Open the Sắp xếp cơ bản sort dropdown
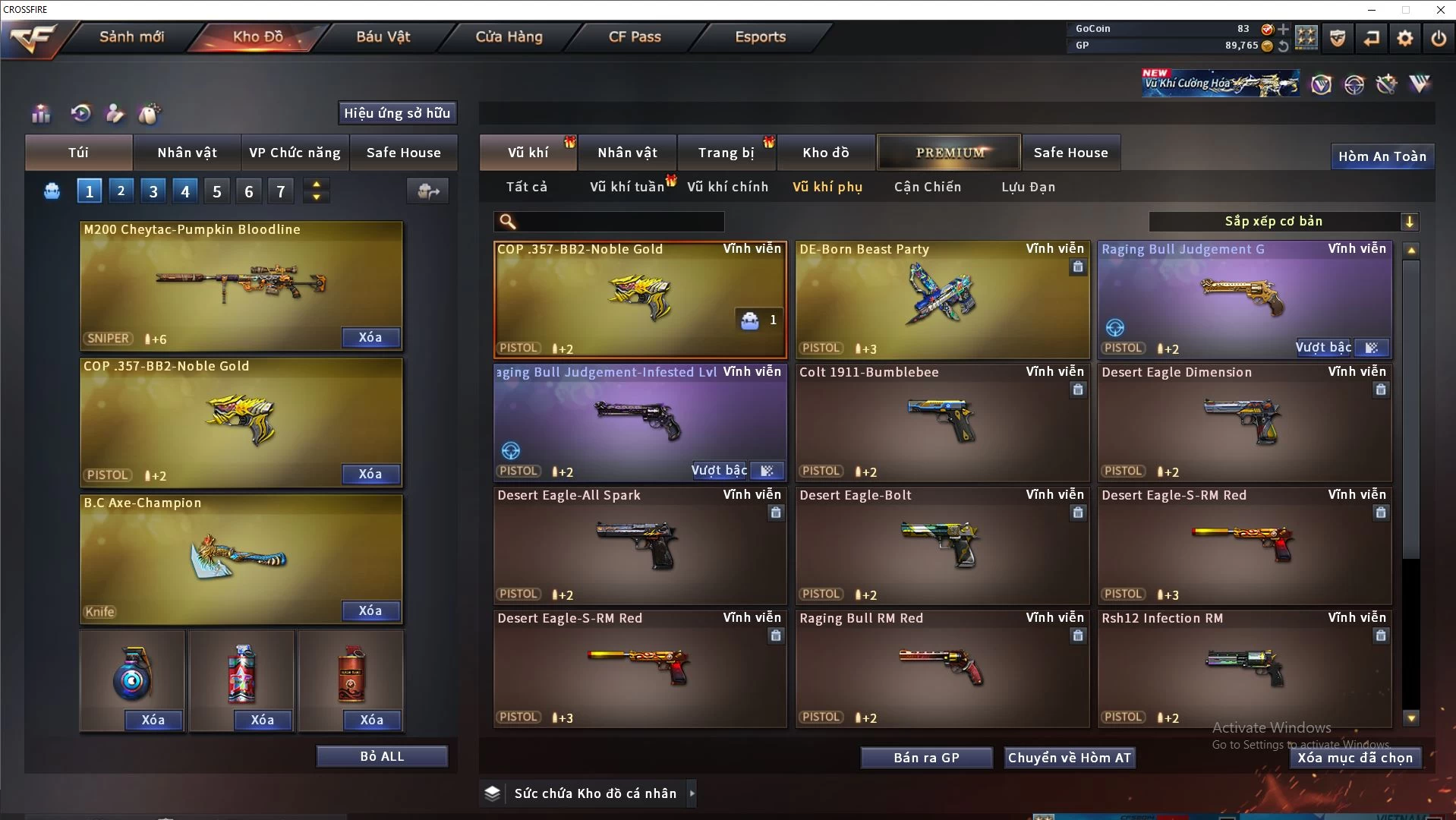The width and height of the screenshot is (1456, 820). (x=1283, y=221)
